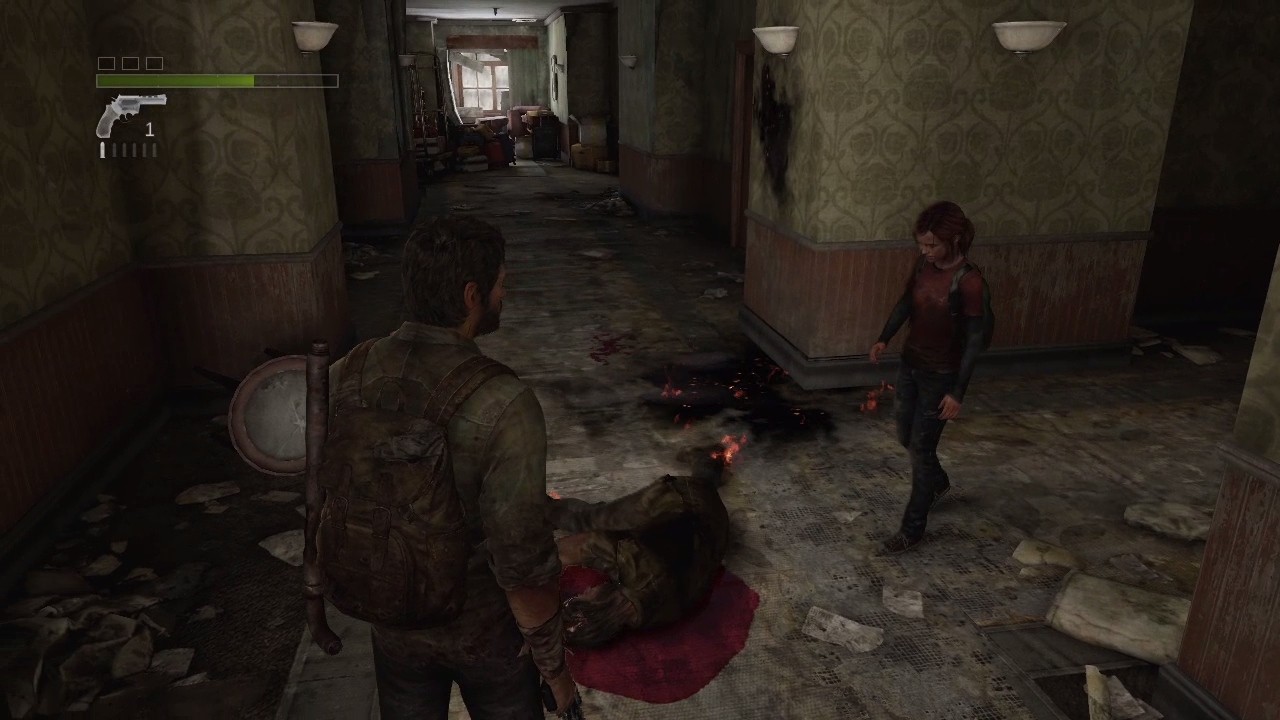The width and height of the screenshot is (1280, 720).
Task: Click the last empty bullet pip indicator
Action: [154, 150]
